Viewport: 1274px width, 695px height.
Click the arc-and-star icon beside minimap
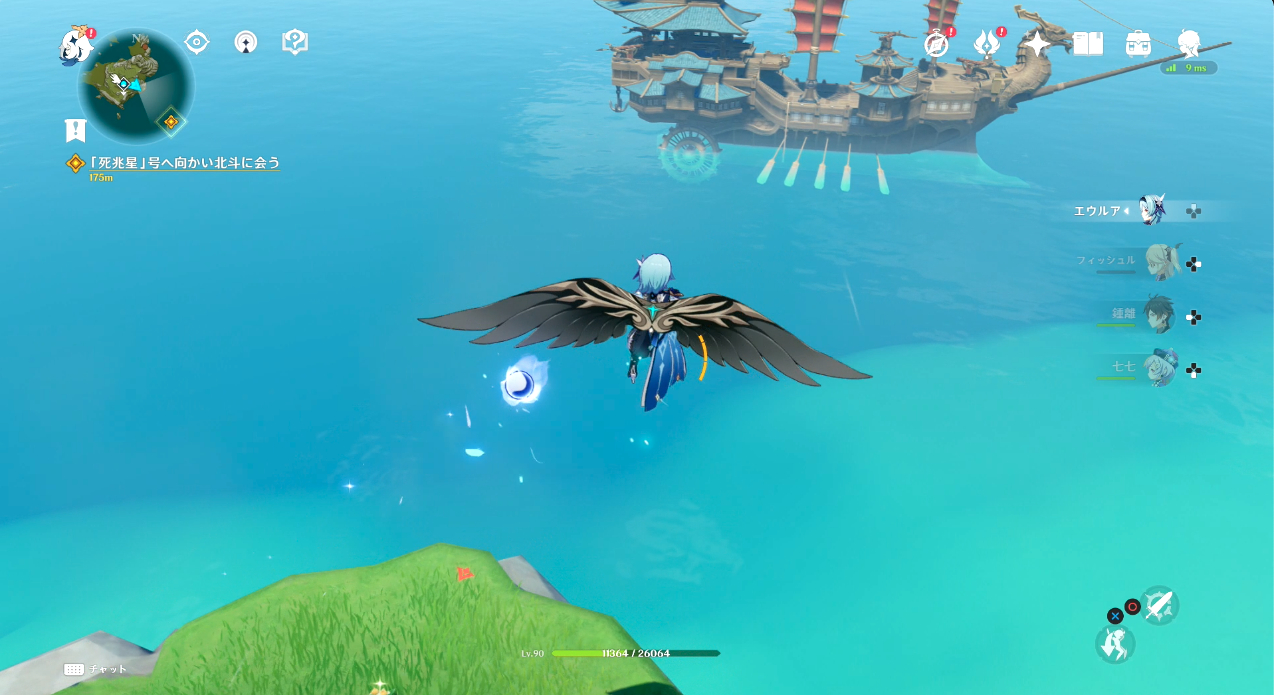tap(246, 42)
